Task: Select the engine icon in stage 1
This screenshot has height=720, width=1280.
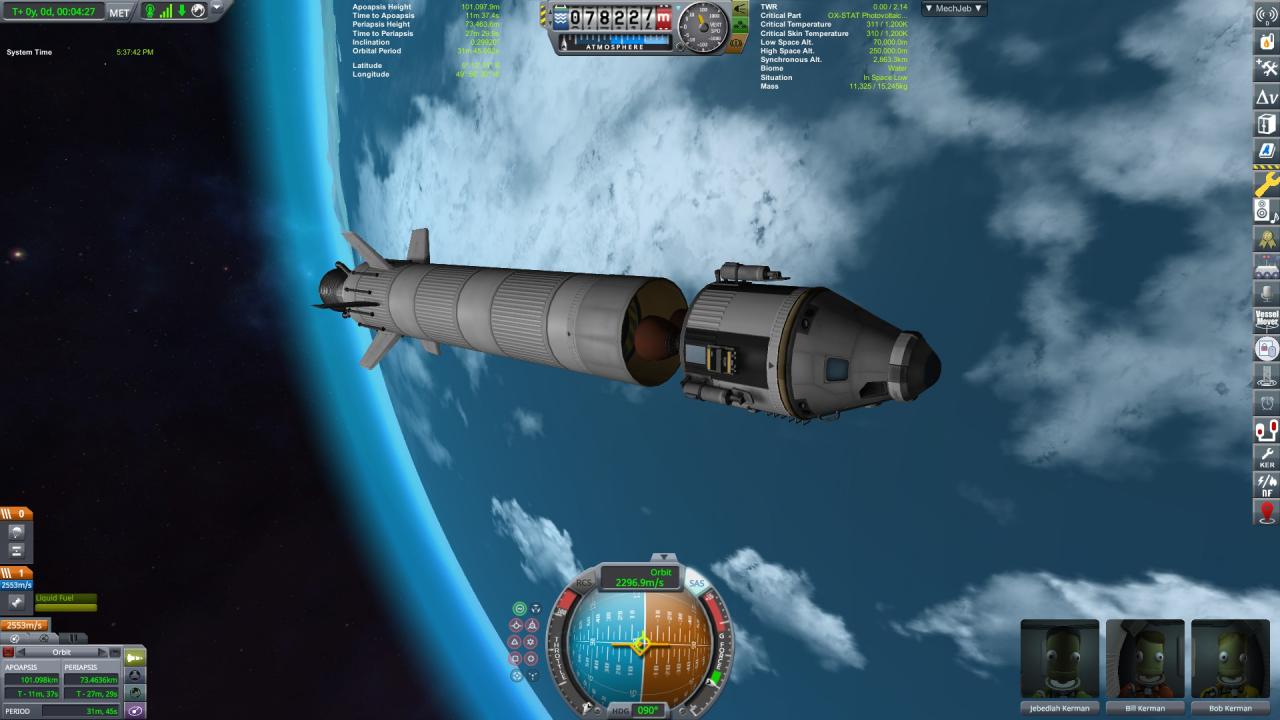Action: tap(16, 602)
